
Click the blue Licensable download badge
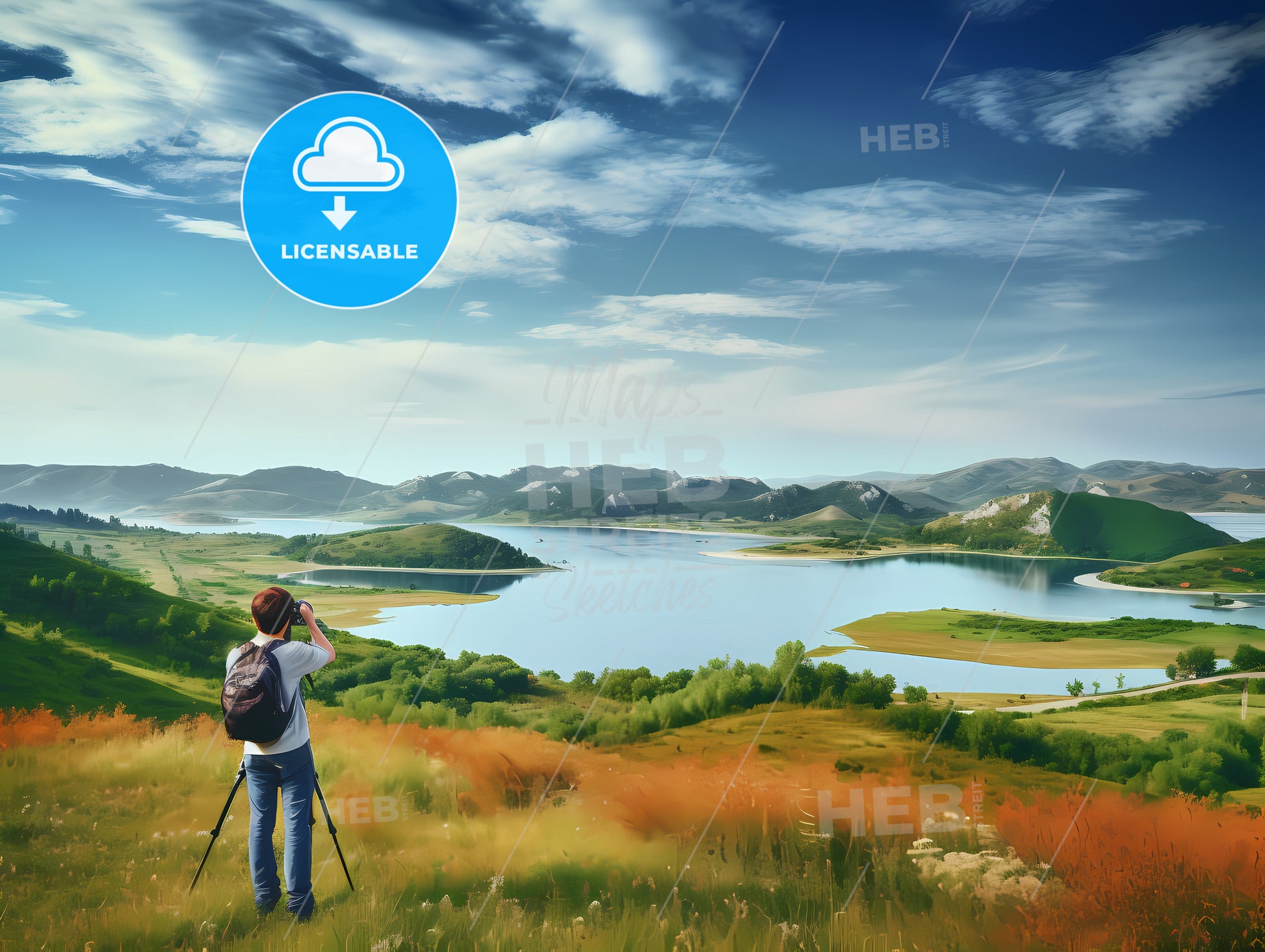tap(349, 199)
